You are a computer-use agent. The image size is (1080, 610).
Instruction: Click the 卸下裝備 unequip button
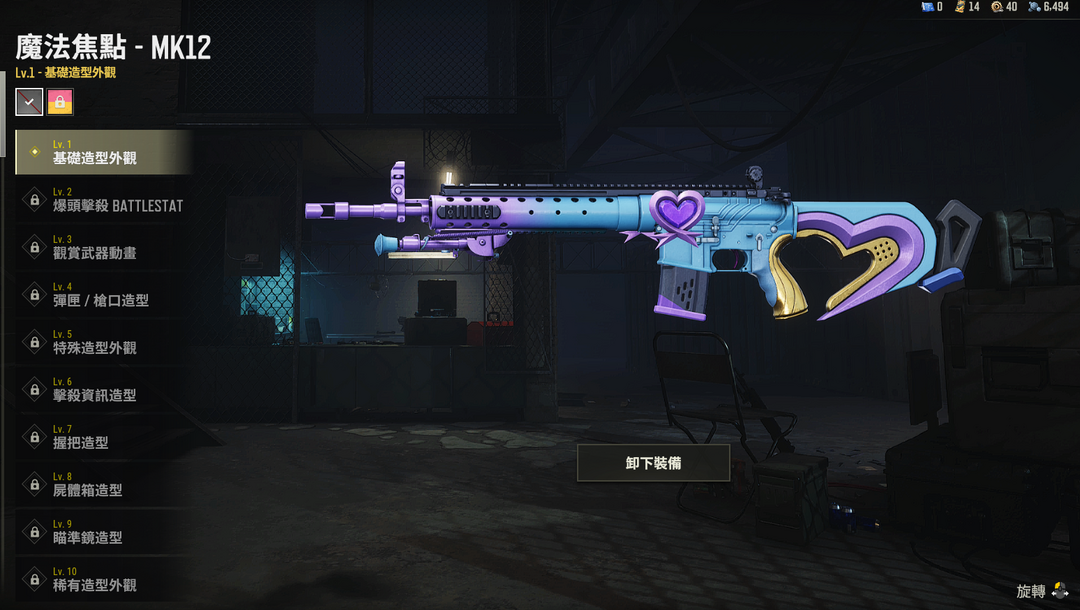(x=653, y=463)
